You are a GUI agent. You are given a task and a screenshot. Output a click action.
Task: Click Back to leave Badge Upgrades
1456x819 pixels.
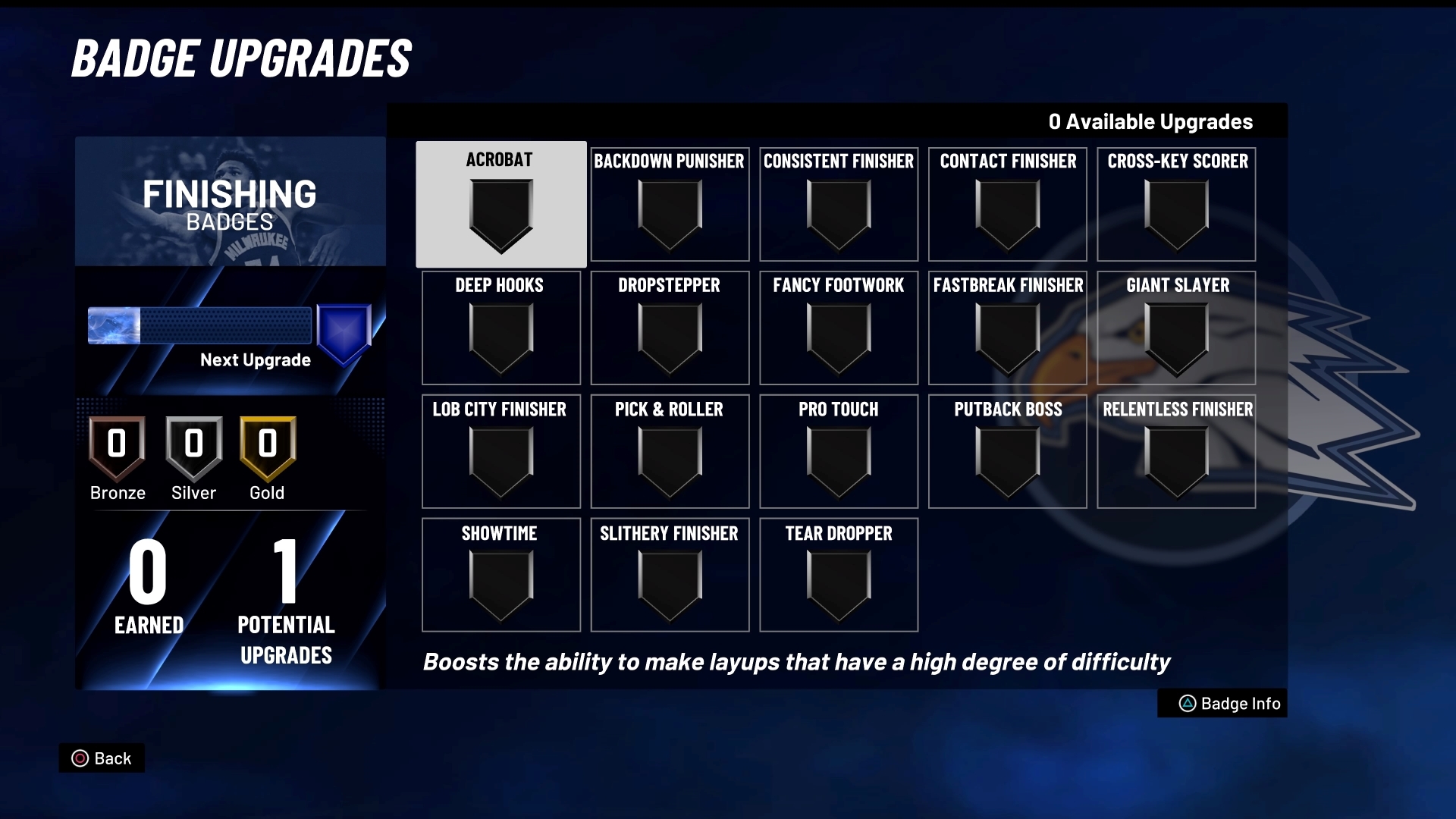102,758
